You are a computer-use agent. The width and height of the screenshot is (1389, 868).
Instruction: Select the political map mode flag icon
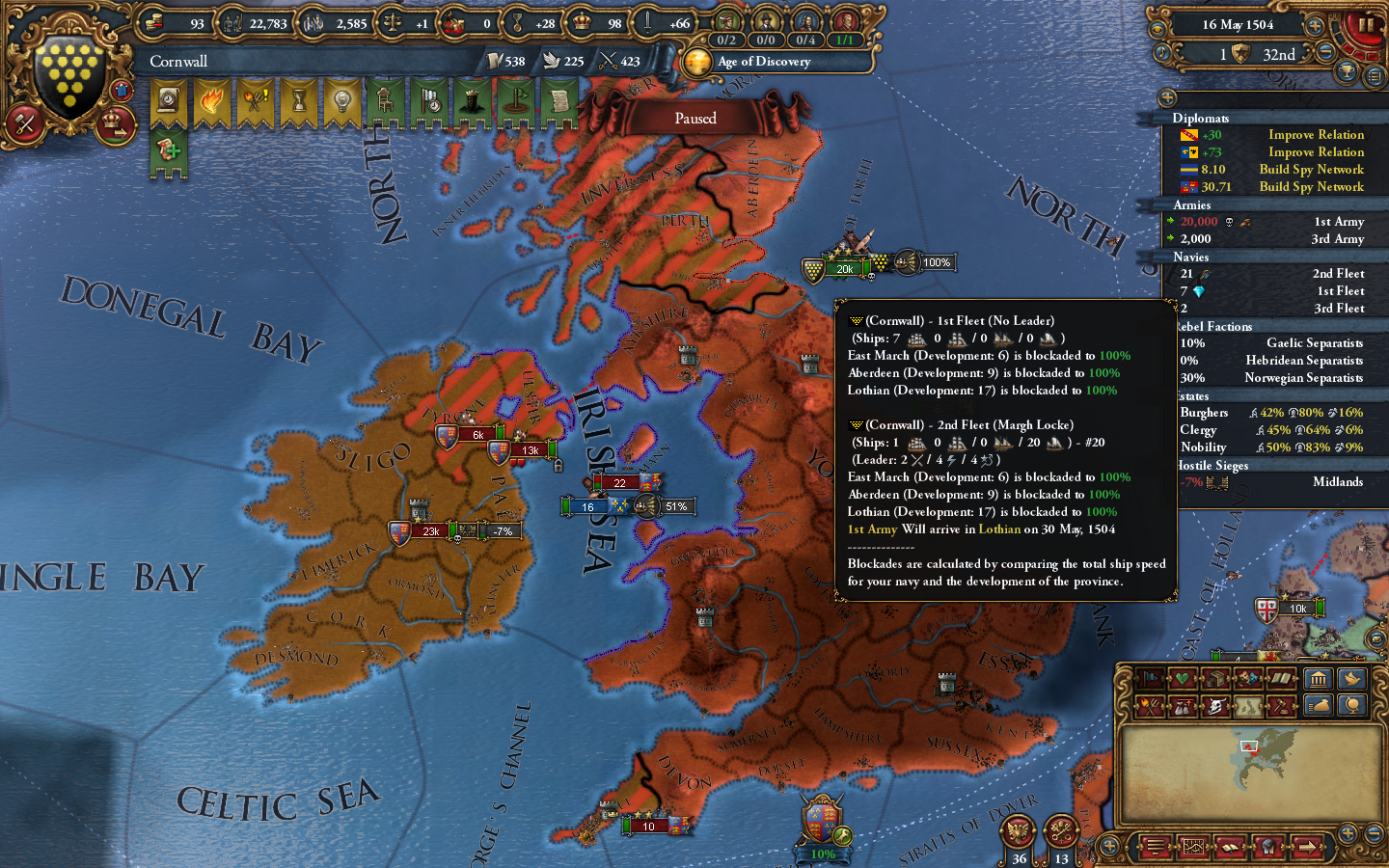pos(1149,679)
